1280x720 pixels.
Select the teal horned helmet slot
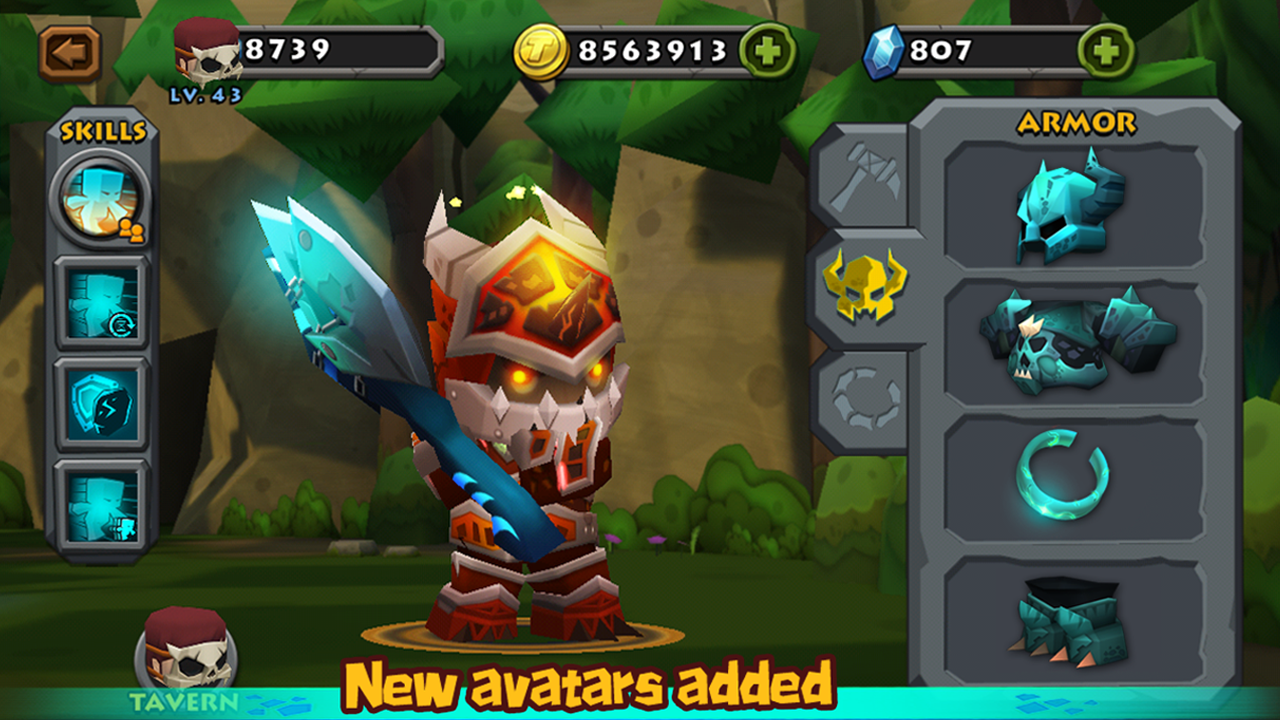click(1074, 205)
